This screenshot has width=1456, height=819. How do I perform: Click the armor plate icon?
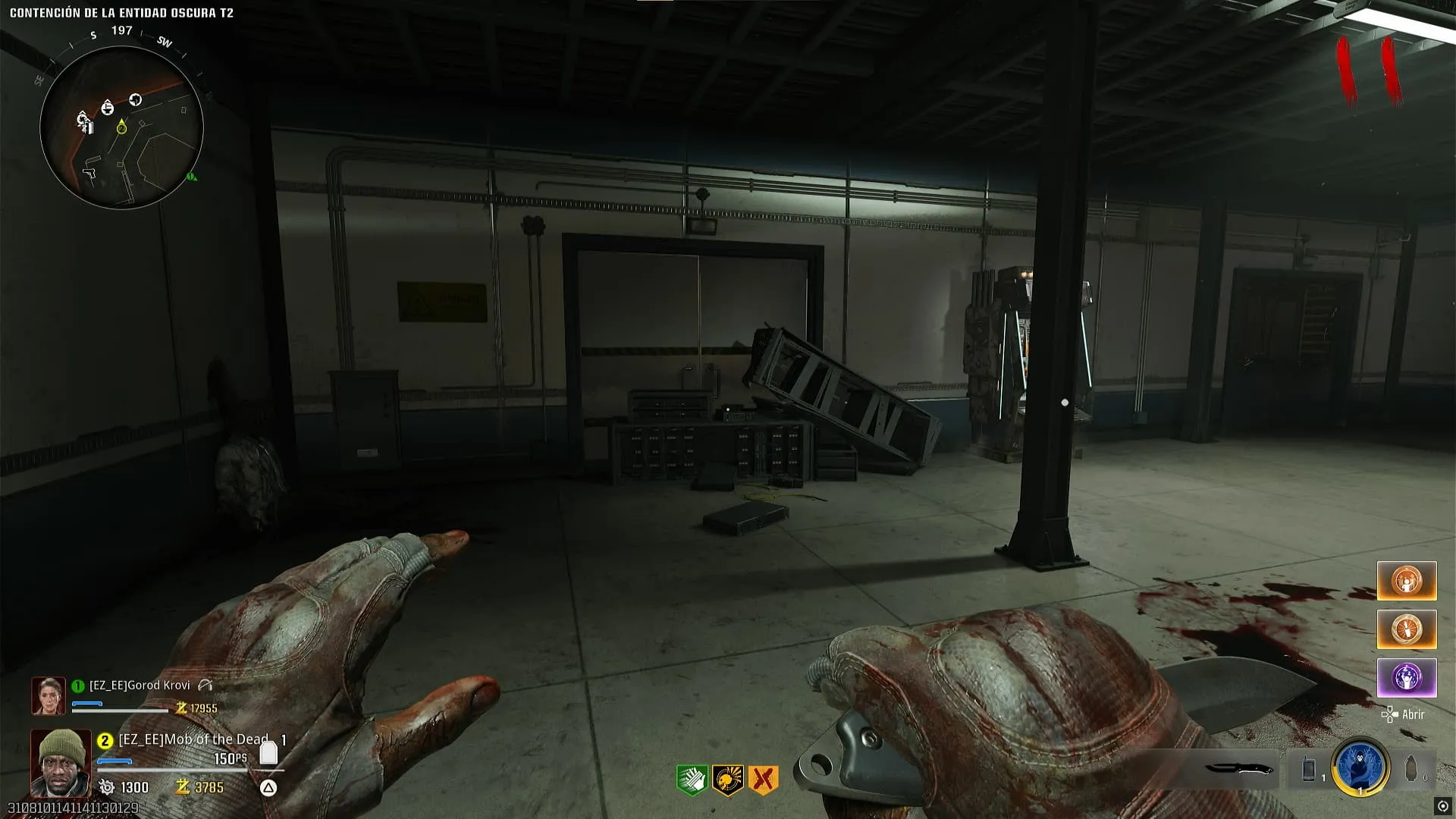pyautogui.click(x=268, y=752)
